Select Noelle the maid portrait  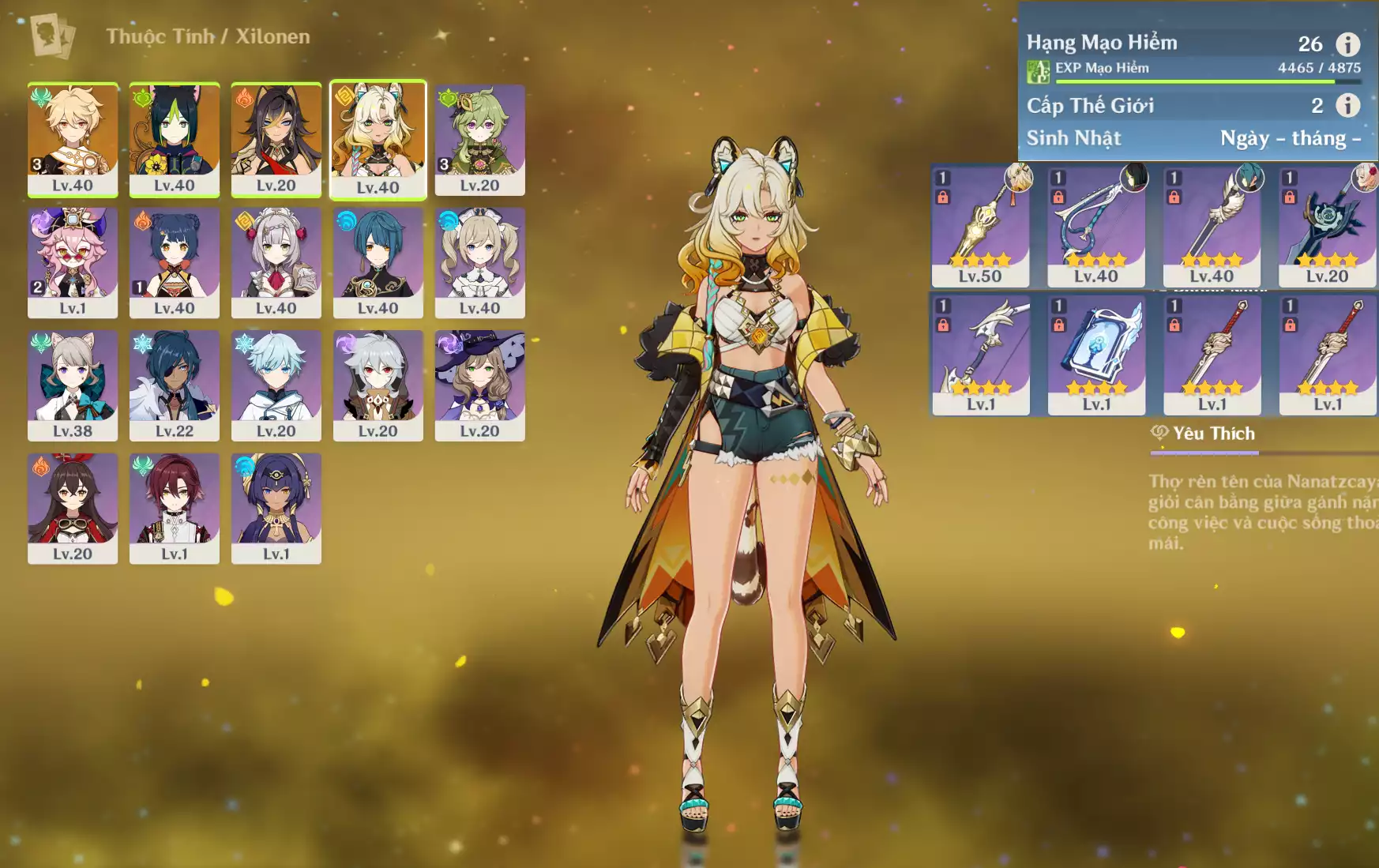276,262
